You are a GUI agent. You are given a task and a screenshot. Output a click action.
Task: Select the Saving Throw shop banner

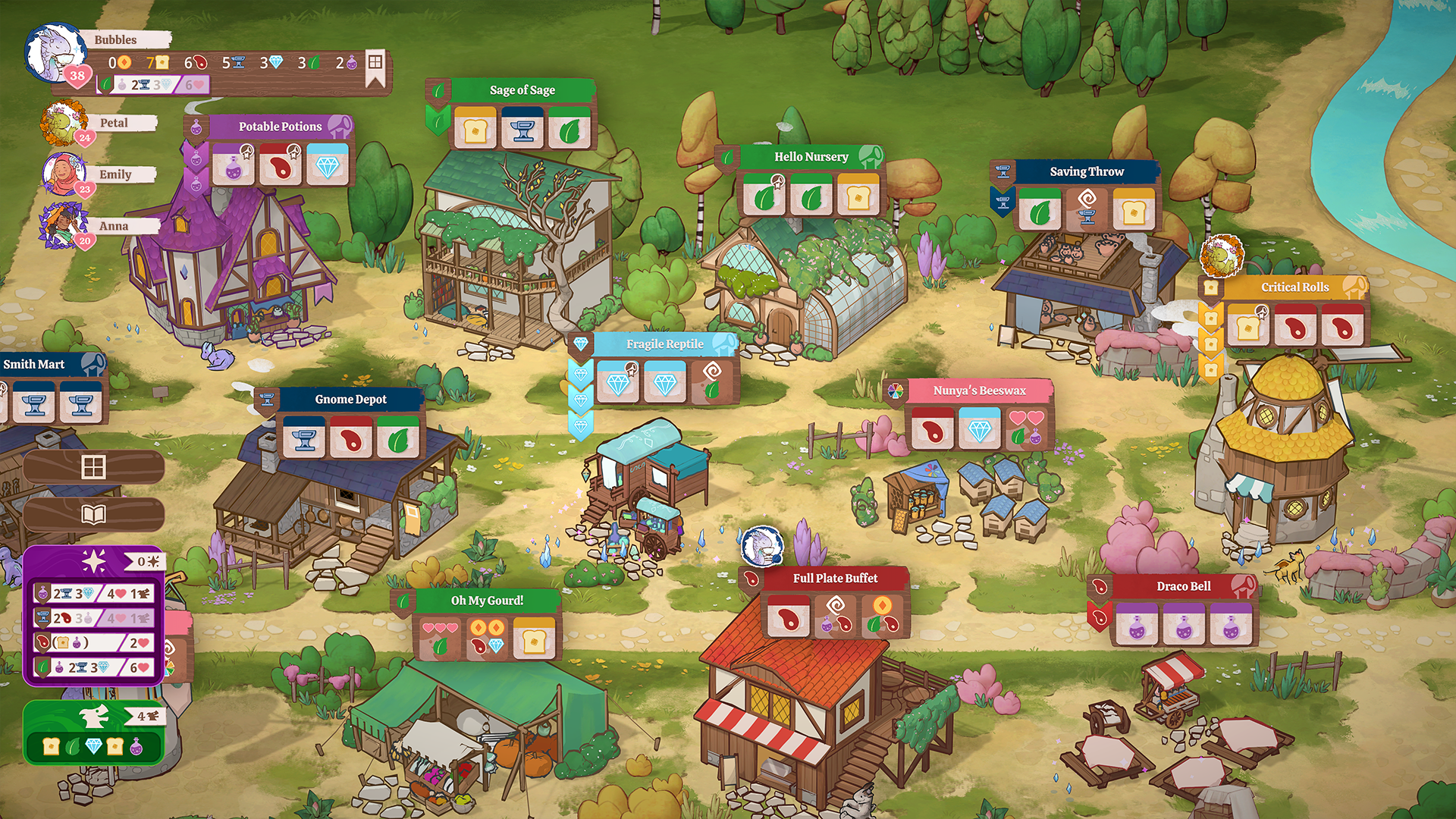click(x=1086, y=172)
